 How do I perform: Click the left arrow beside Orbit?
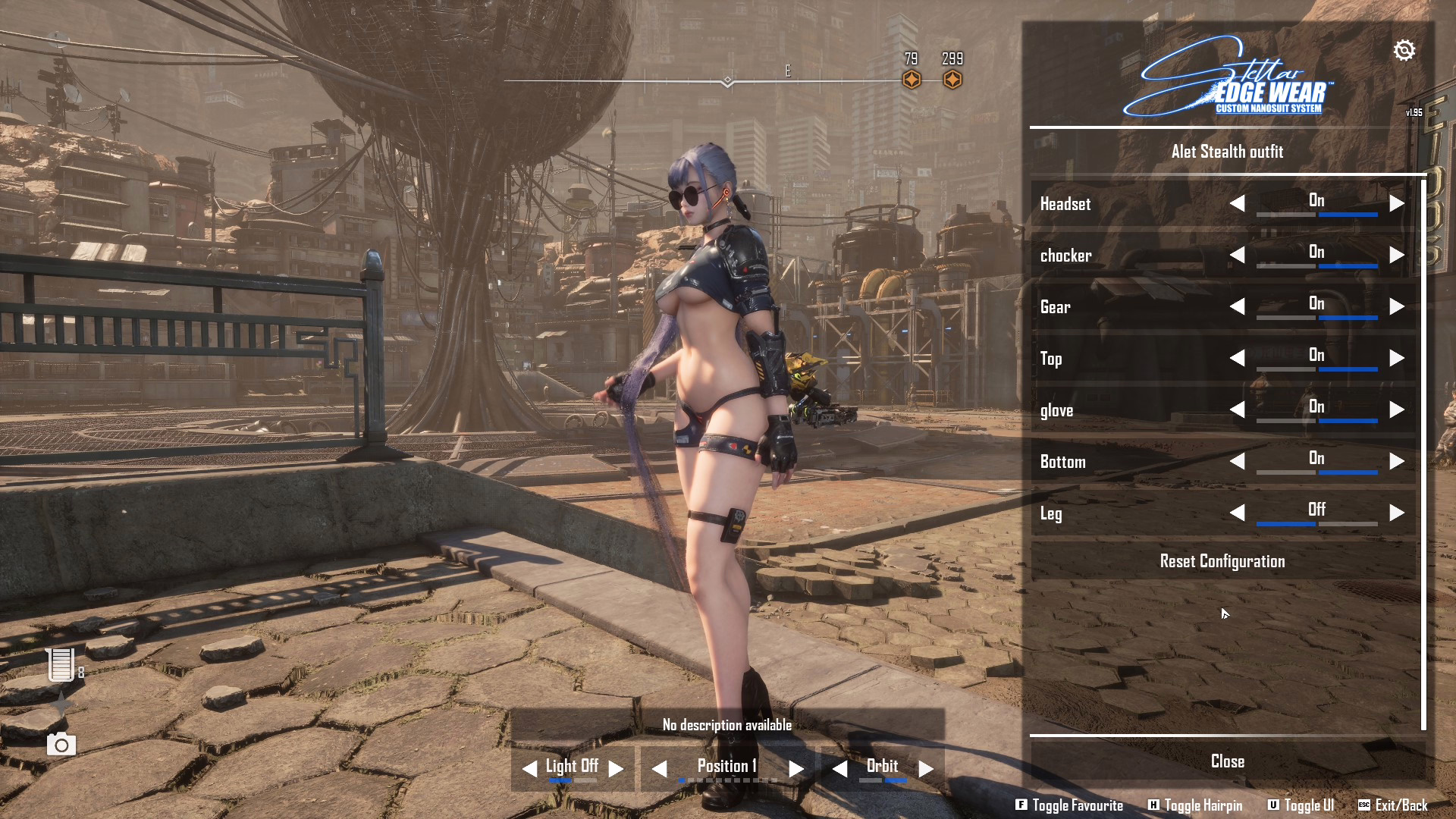[839, 769]
